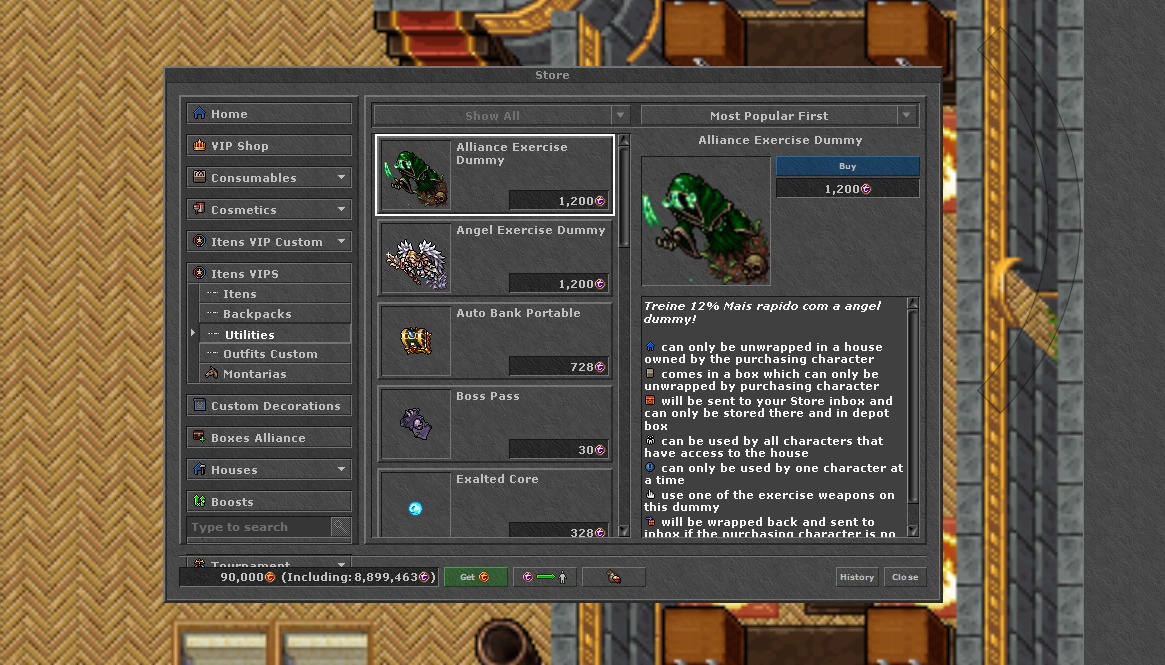Screen dimensions: 1165x665
Task: Close the Store window
Action: point(905,577)
